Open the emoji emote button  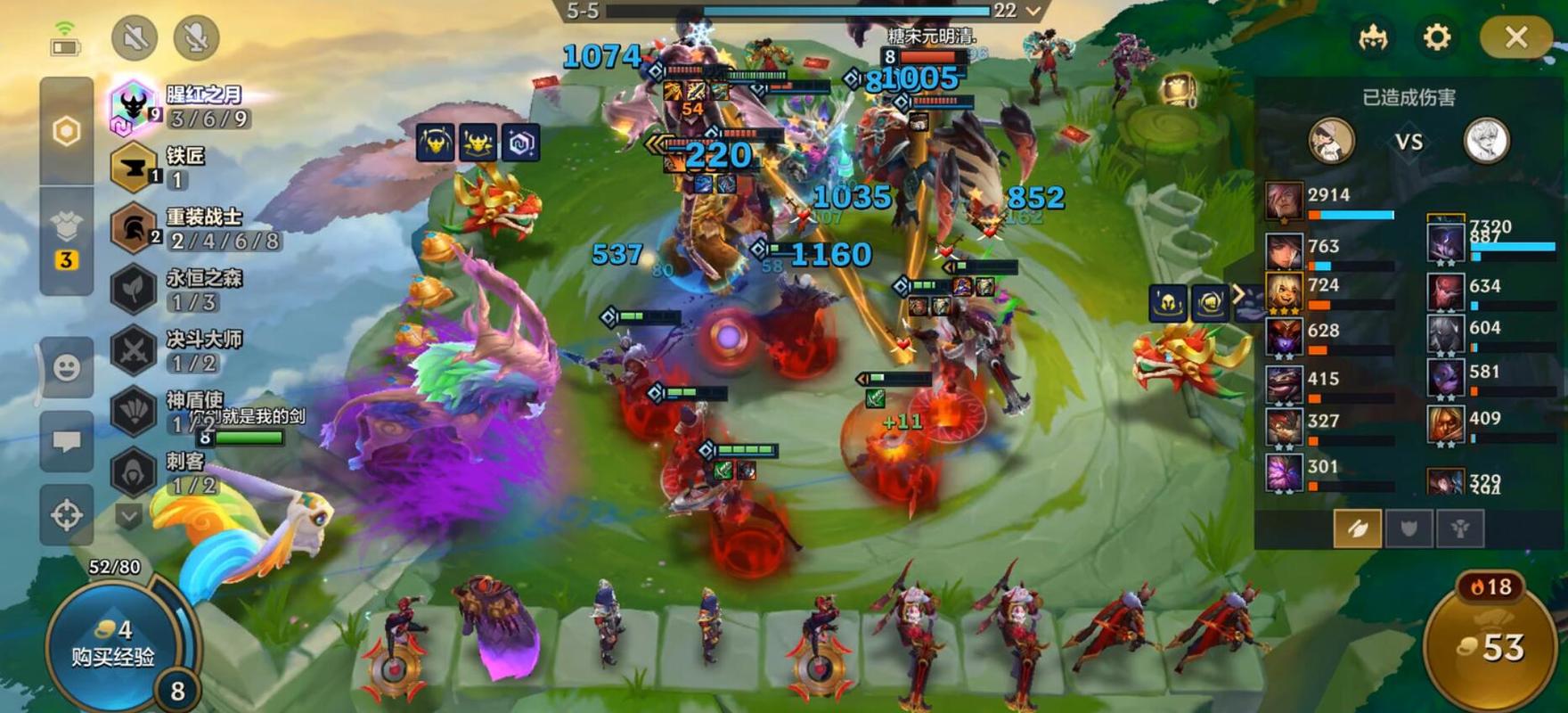click(67, 367)
